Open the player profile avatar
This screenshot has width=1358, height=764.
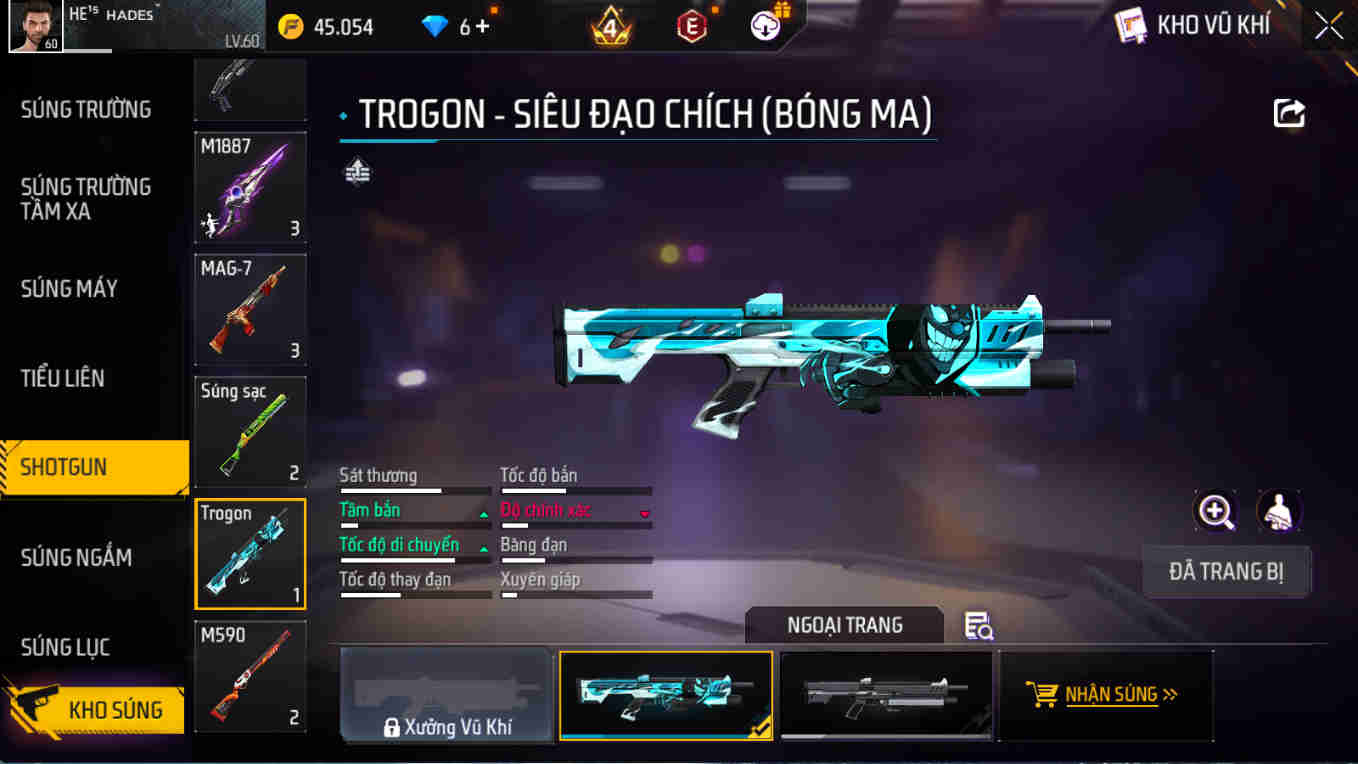point(35,26)
